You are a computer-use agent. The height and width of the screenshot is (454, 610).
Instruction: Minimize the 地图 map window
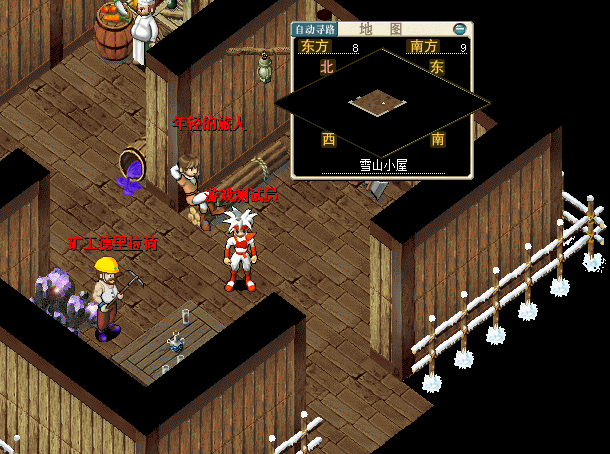click(459, 30)
